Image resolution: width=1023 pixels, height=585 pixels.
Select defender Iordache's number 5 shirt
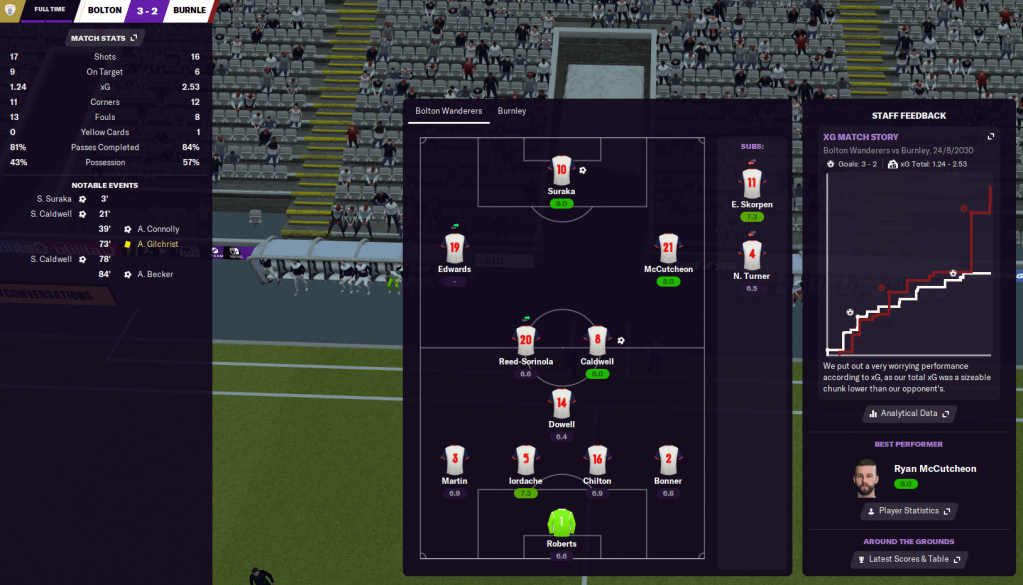[527, 460]
